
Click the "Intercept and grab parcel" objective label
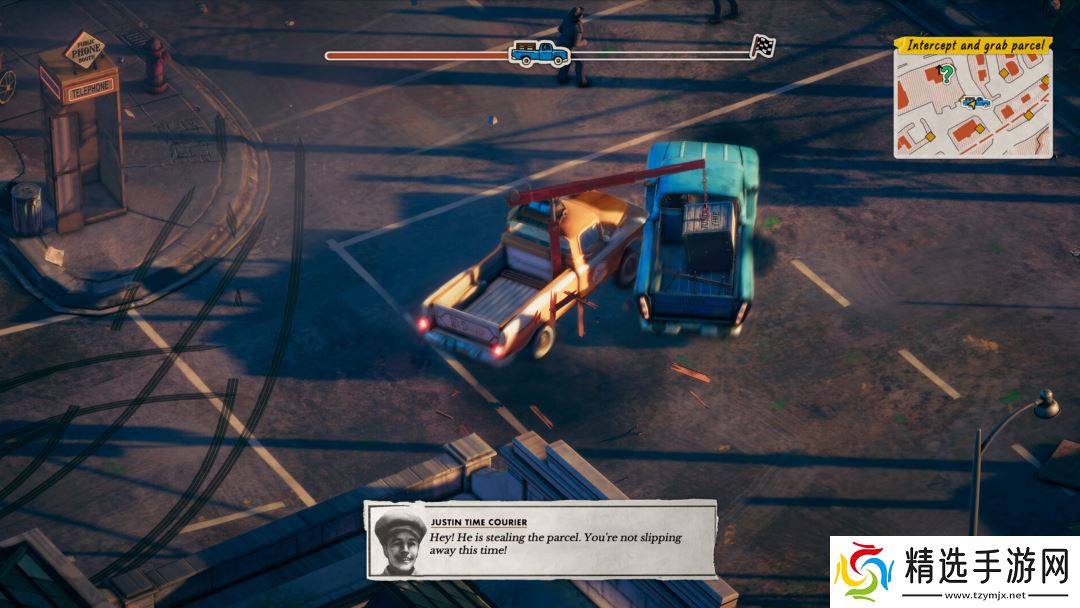click(x=973, y=46)
